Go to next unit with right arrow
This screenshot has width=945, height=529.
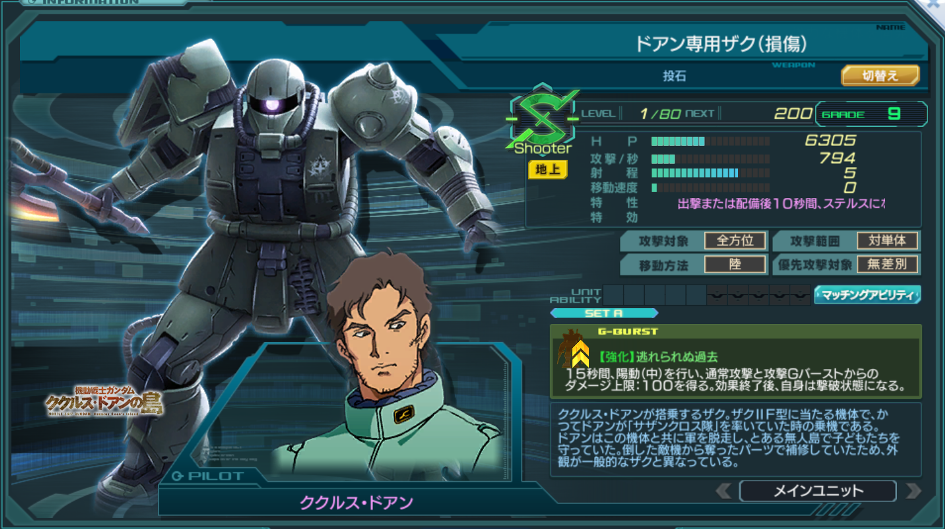pyautogui.click(x=912, y=491)
